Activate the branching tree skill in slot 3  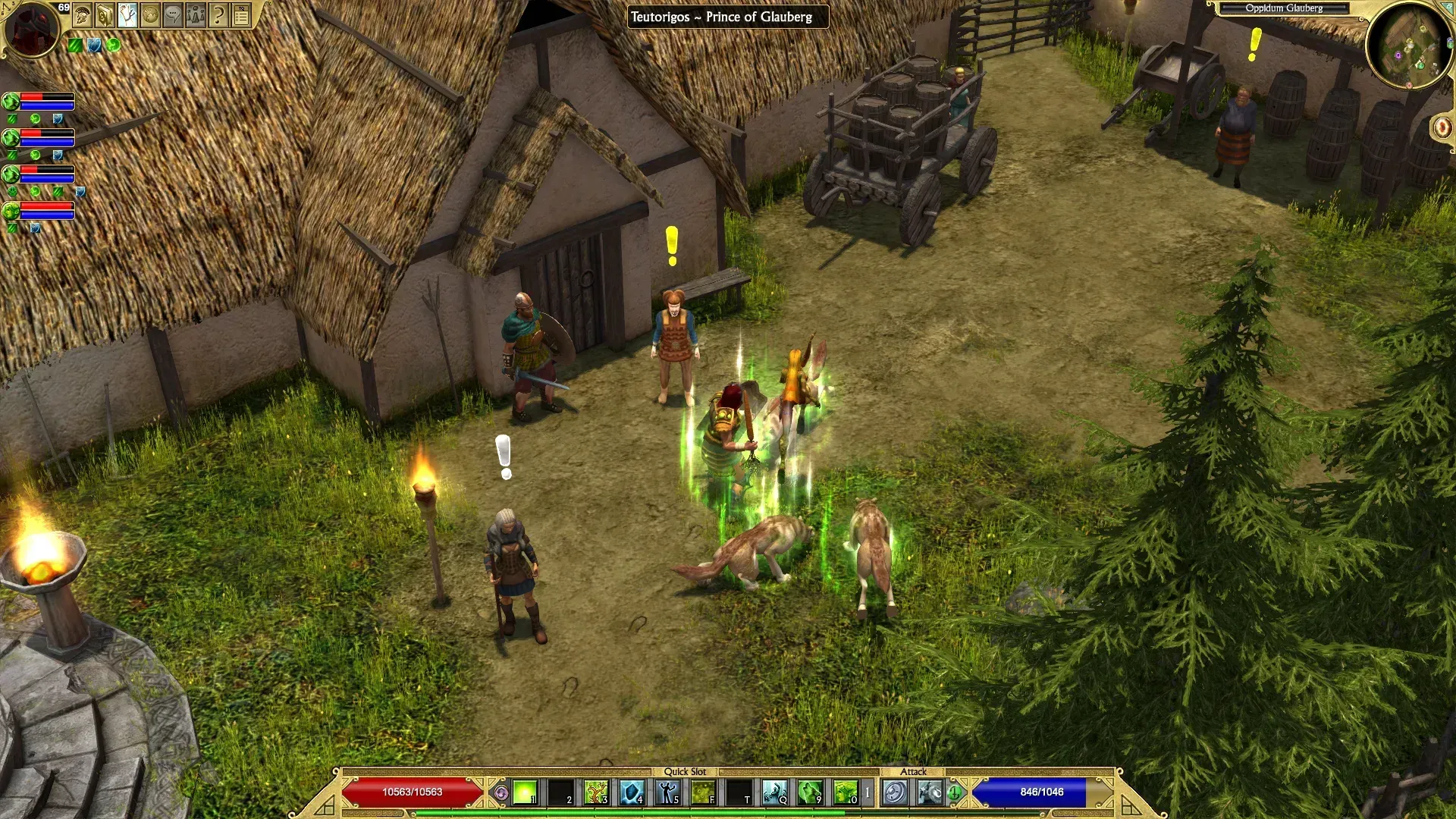pyautogui.click(x=596, y=792)
